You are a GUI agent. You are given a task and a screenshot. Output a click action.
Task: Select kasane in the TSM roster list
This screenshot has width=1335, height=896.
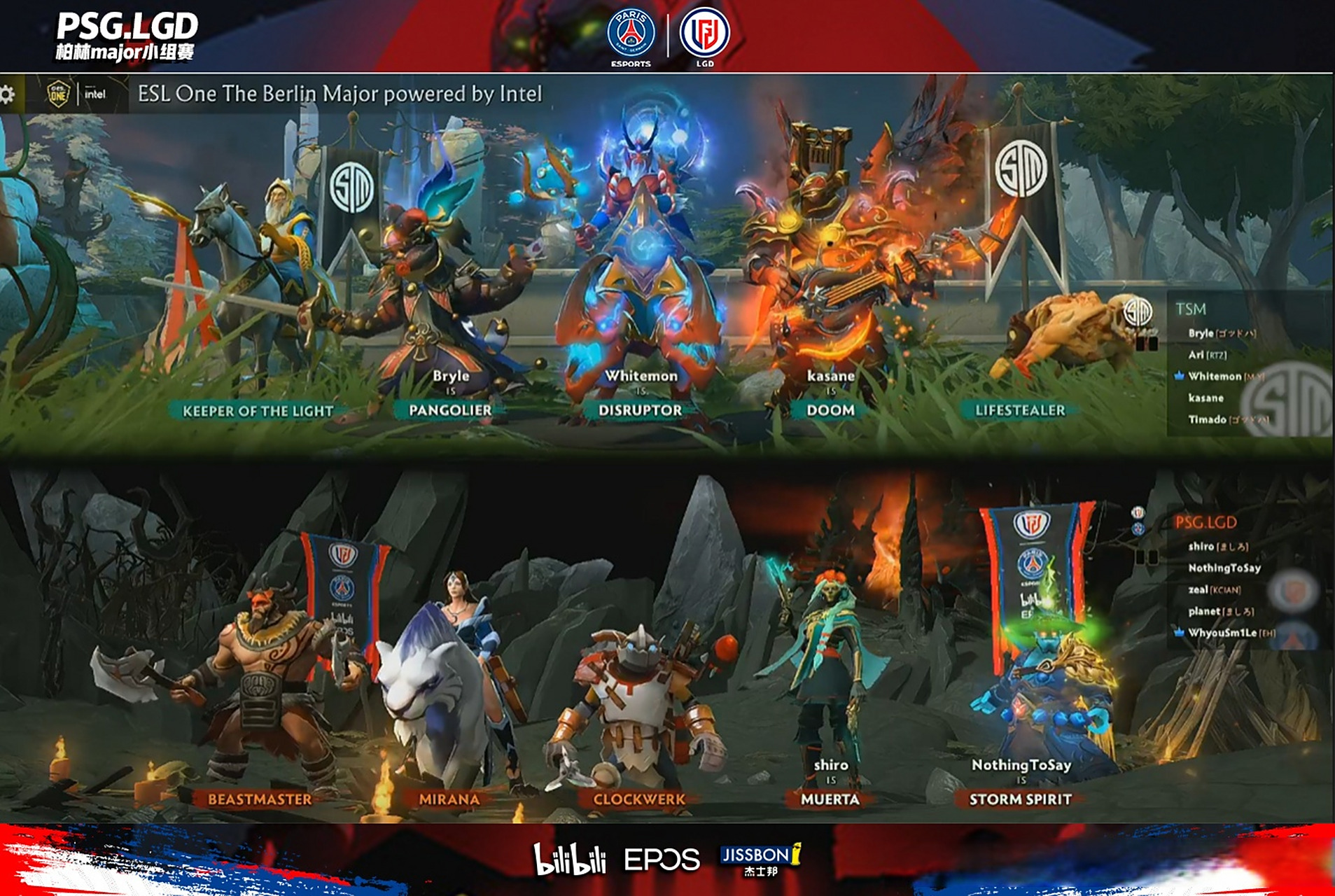1205,398
